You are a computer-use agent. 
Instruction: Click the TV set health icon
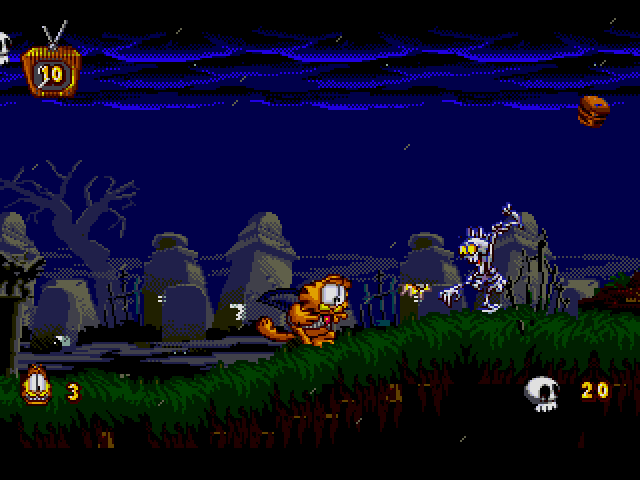click(50, 72)
